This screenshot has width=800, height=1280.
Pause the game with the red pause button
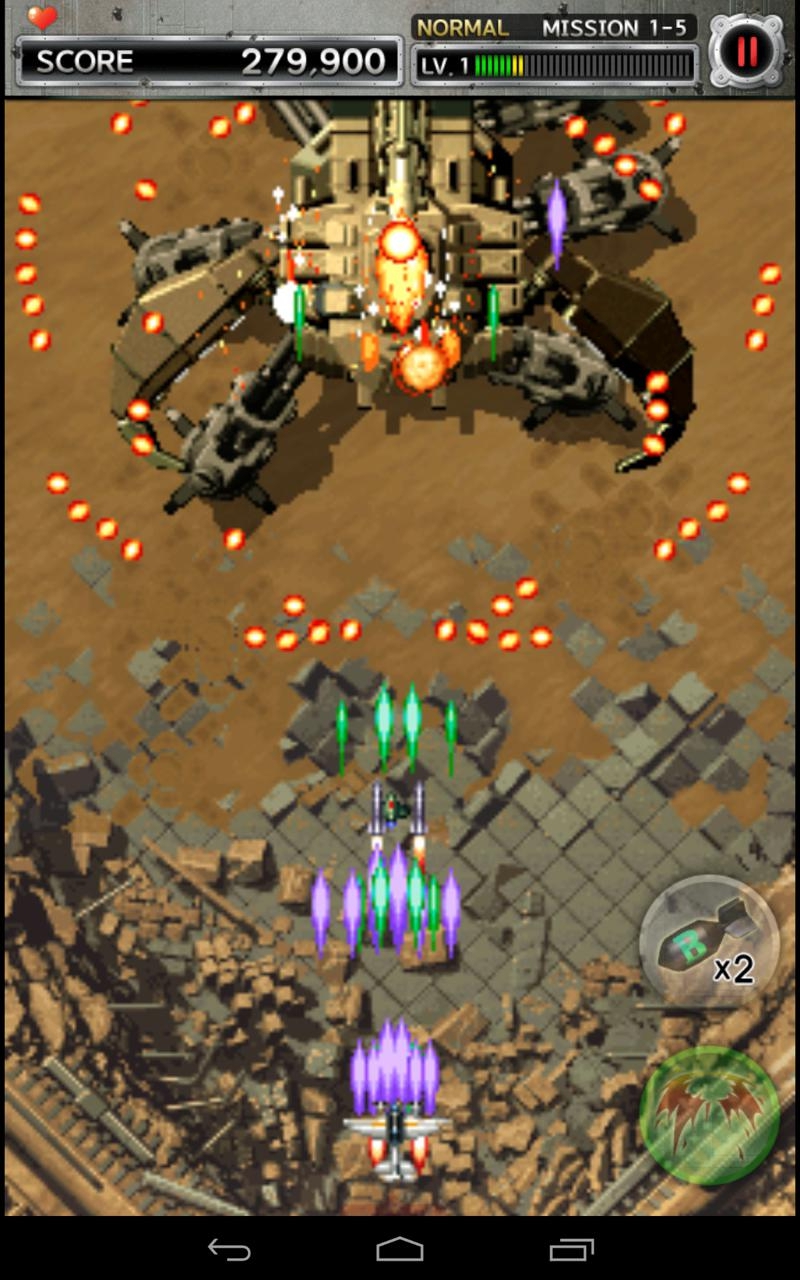tap(746, 49)
